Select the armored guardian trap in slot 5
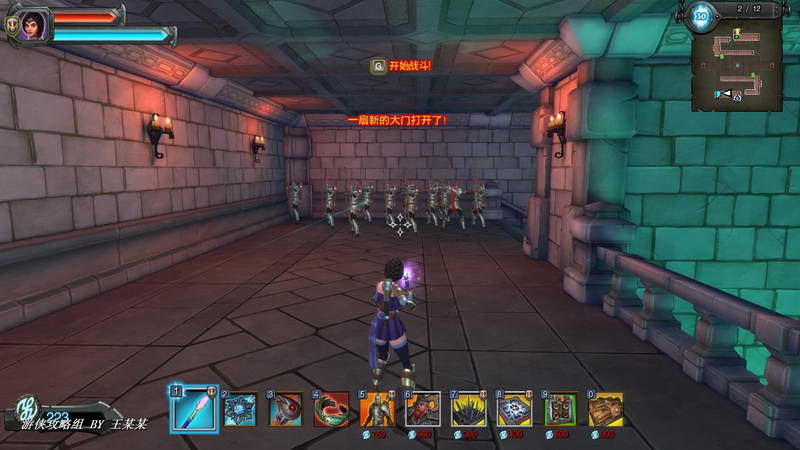 [377, 409]
